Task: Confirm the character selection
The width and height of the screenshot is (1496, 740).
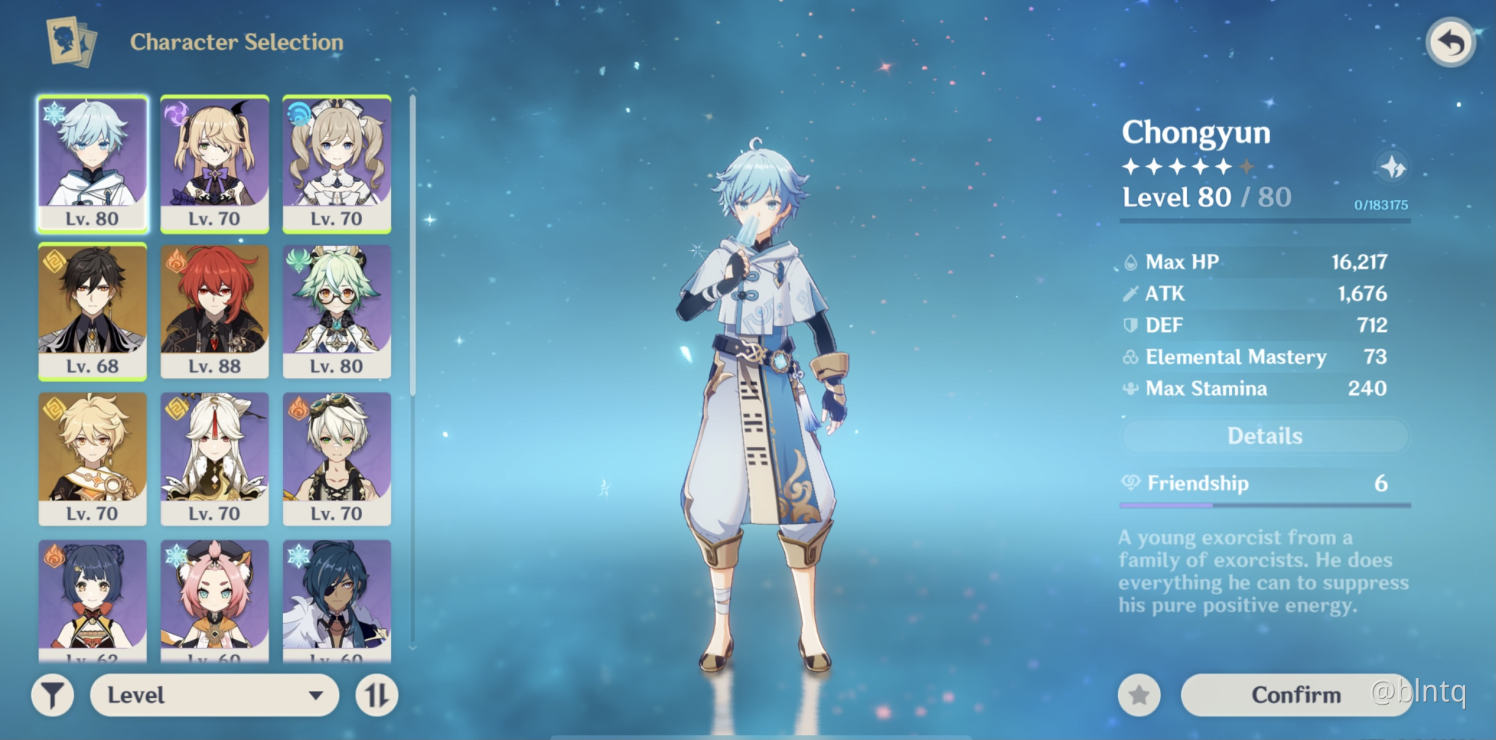Action: tap(1296, 695)
